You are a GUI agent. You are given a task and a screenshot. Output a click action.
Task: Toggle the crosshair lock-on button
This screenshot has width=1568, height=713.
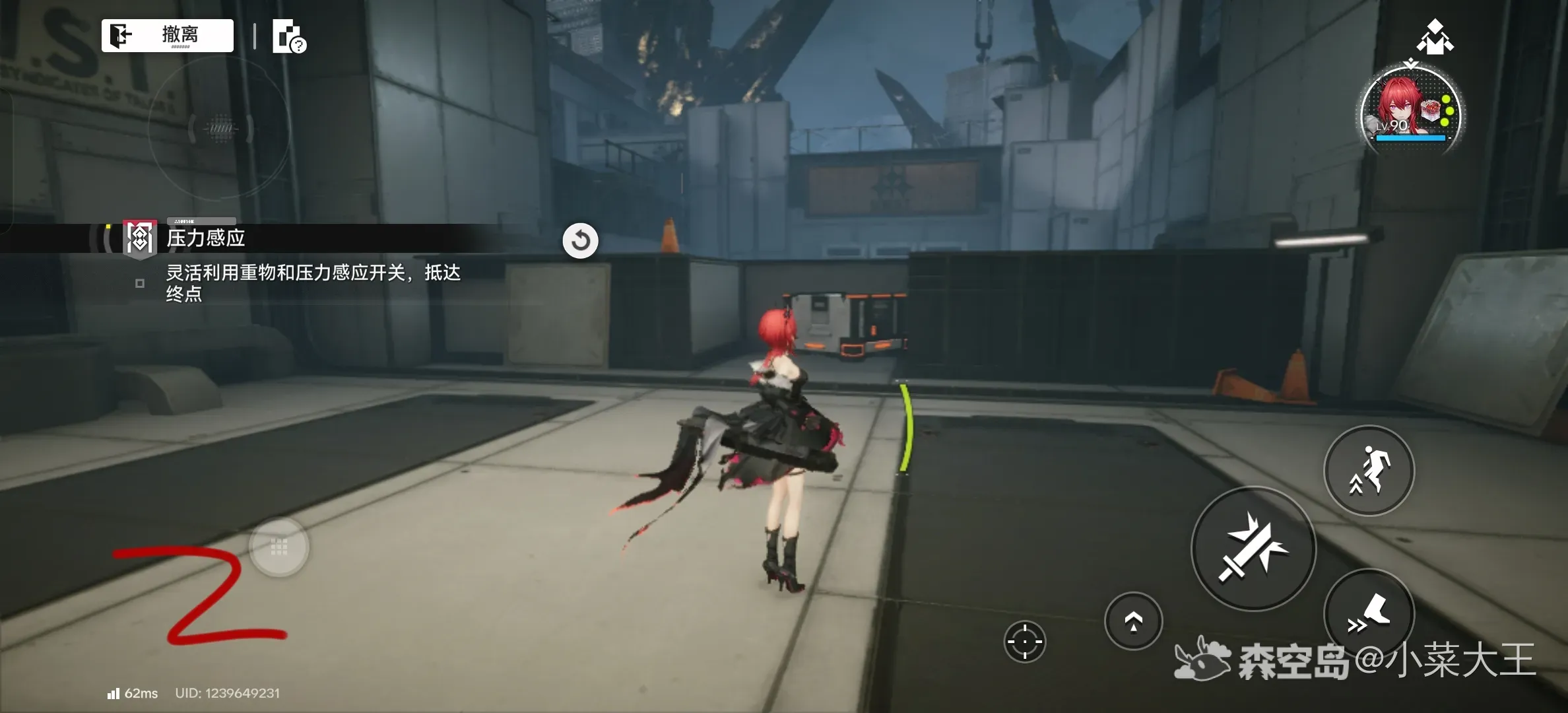click(x=1024, y=641)
